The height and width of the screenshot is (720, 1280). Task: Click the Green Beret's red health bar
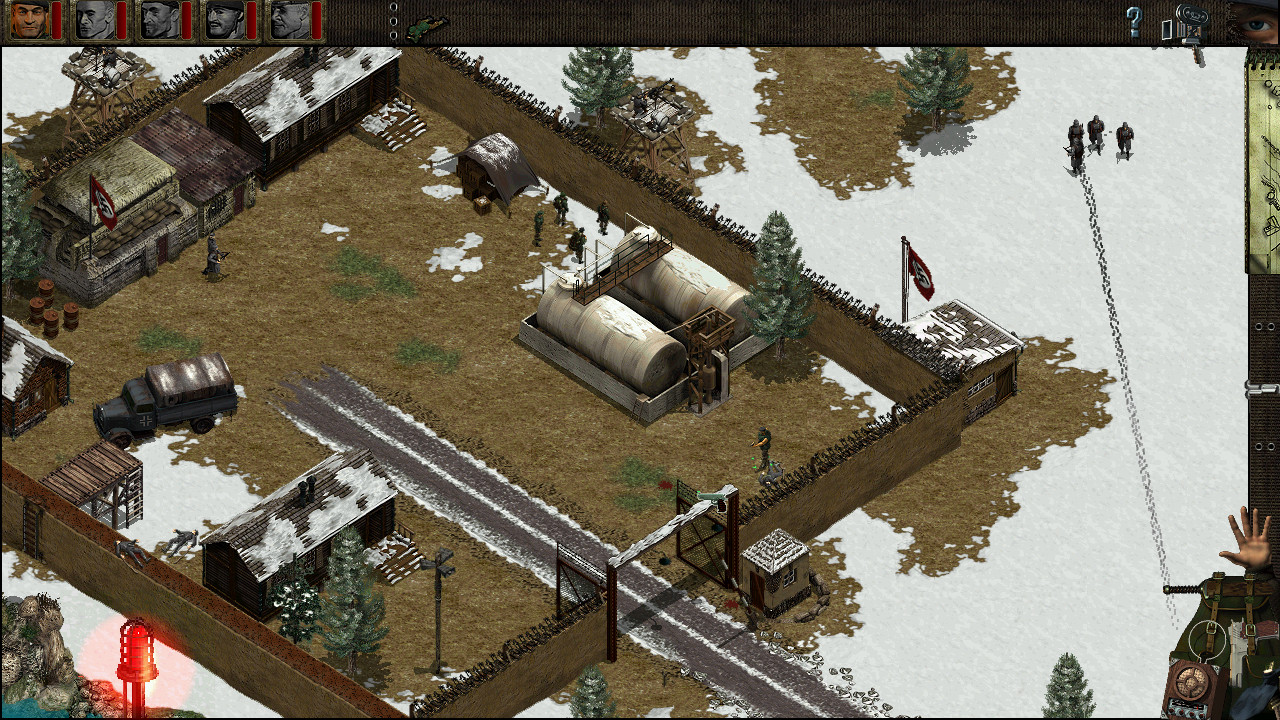[x=56, y=20]
